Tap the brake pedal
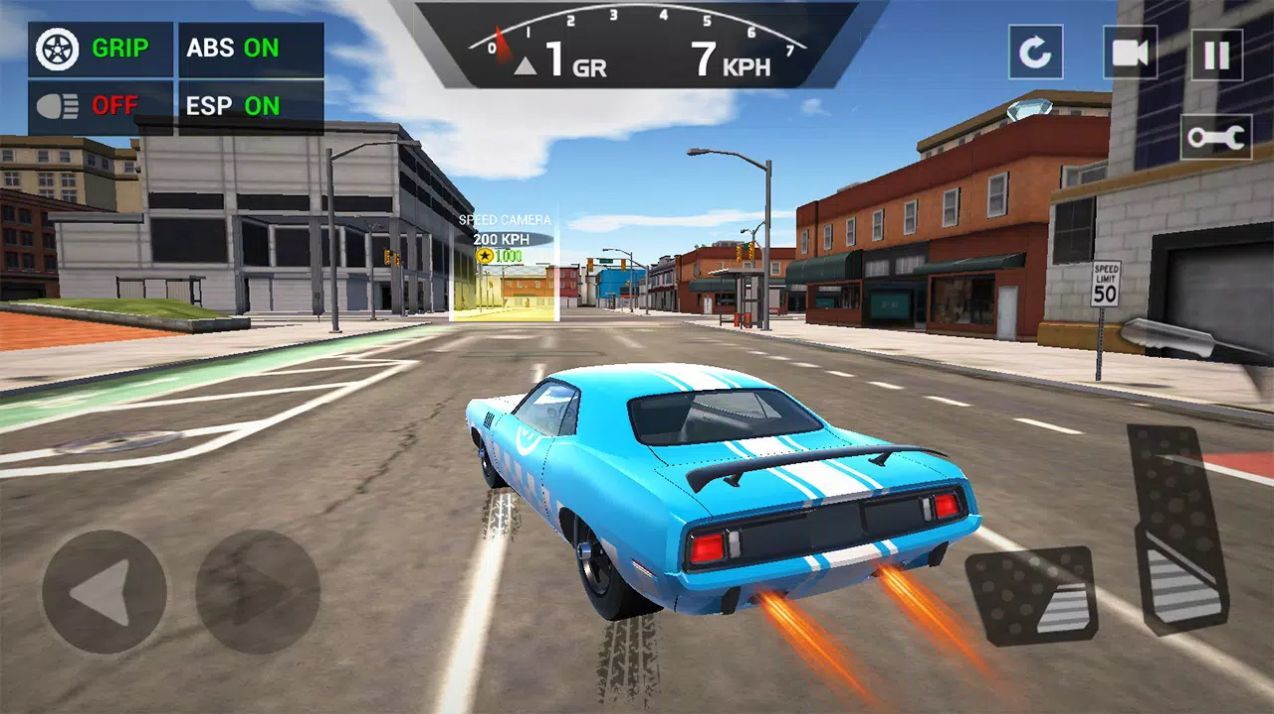The image size is (1274, 714). click(1030, 595)
